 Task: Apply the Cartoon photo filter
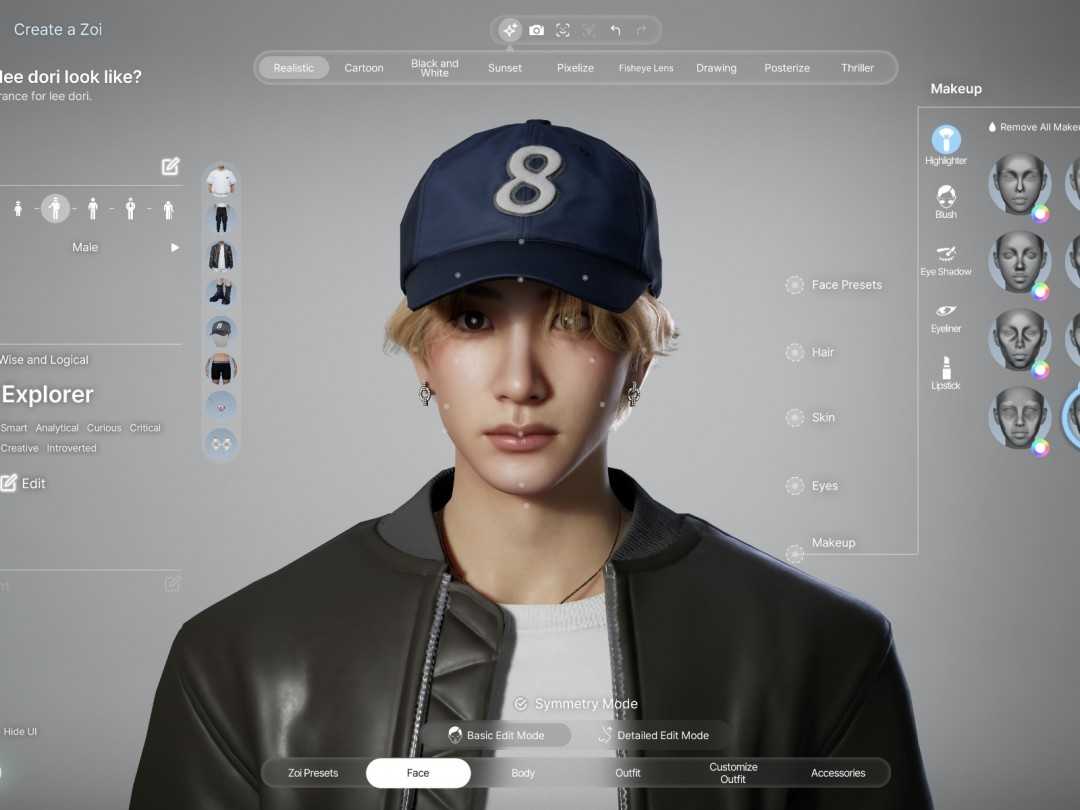364,68
